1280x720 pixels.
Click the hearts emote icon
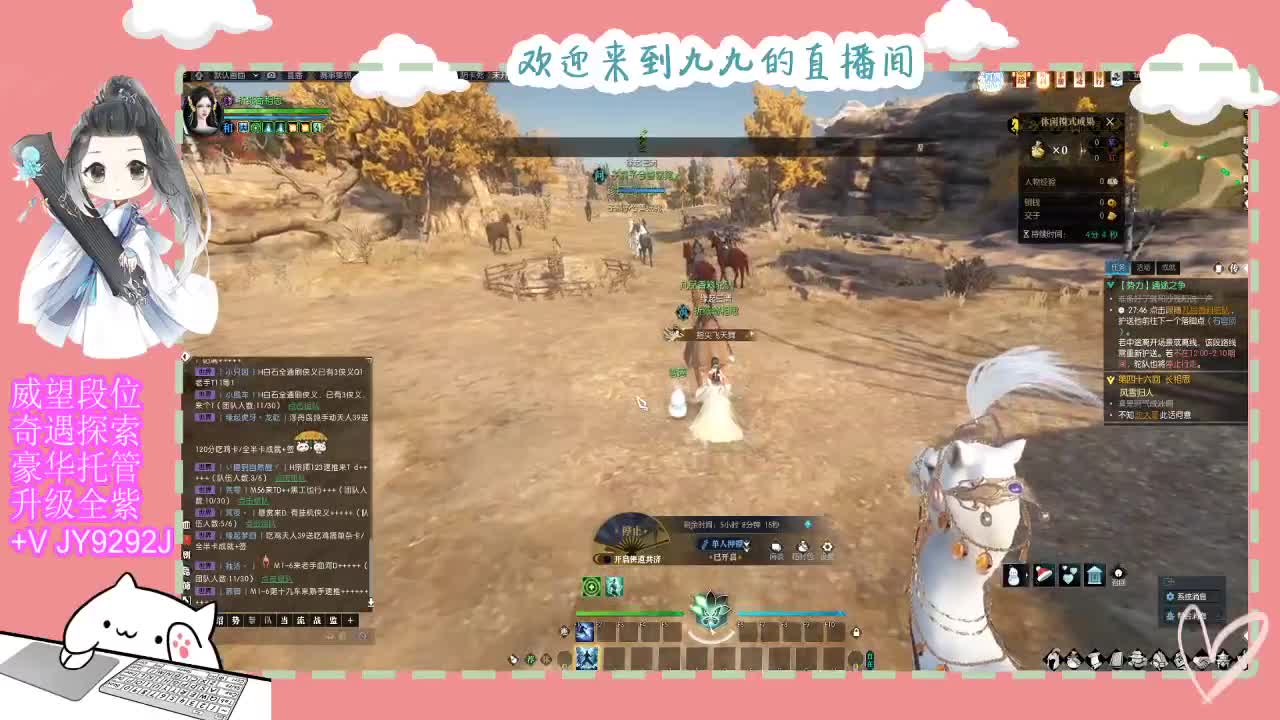point(1068,575)
